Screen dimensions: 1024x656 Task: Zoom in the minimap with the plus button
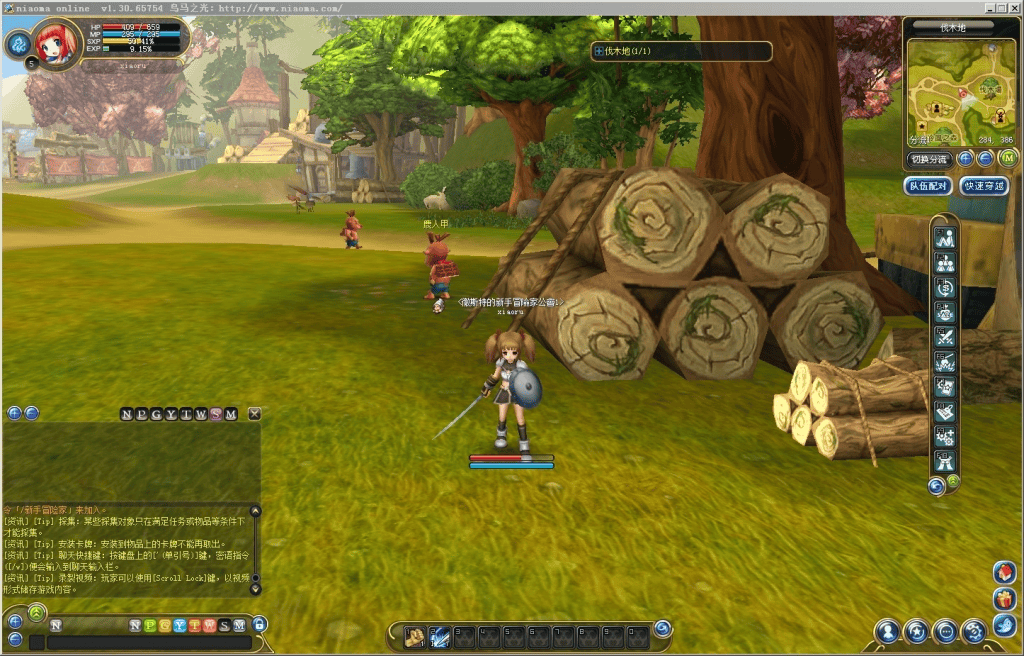click(965, 158)
